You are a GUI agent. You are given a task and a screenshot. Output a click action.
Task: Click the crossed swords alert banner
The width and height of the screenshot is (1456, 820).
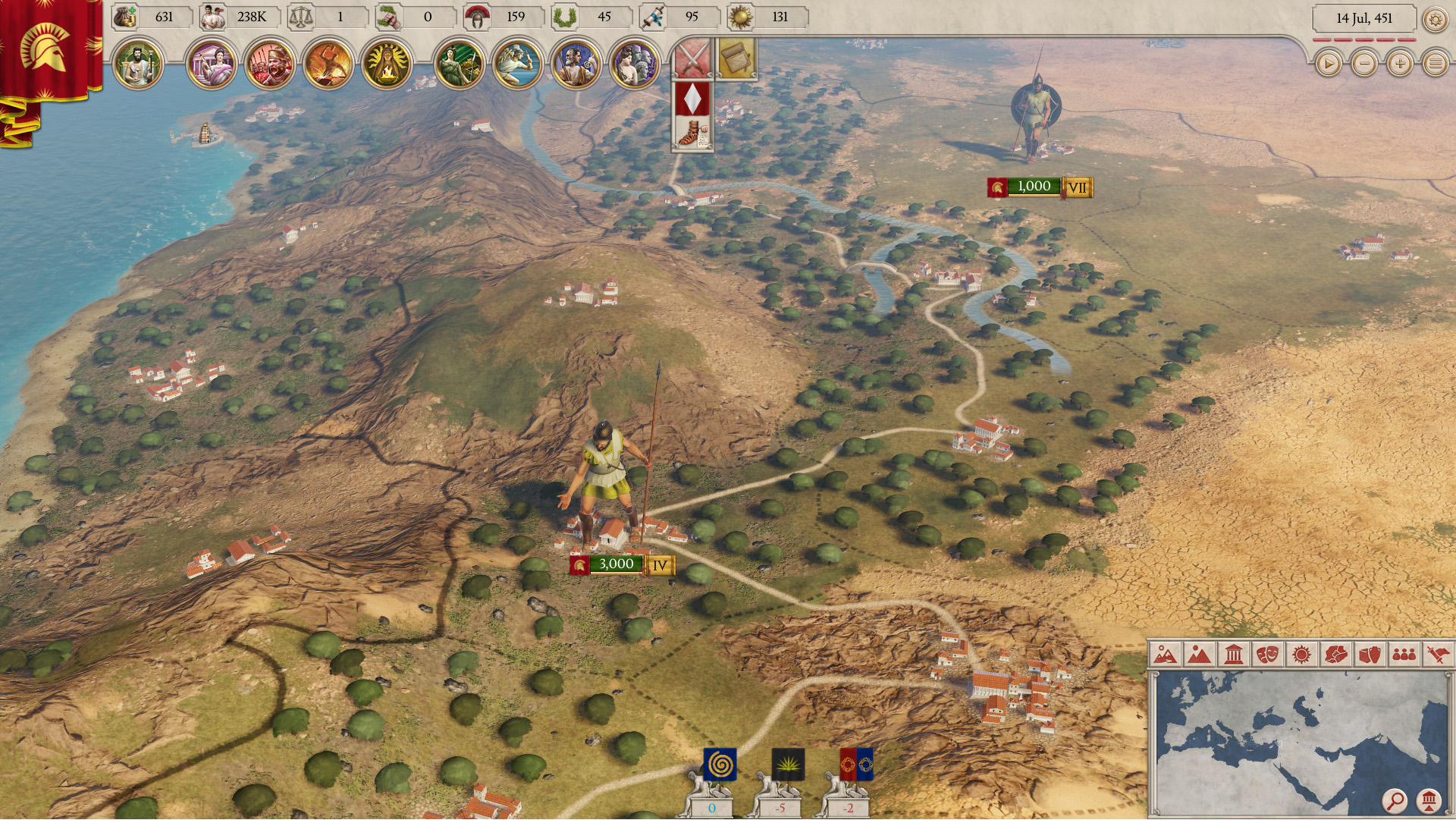click(x=692, y=59)
